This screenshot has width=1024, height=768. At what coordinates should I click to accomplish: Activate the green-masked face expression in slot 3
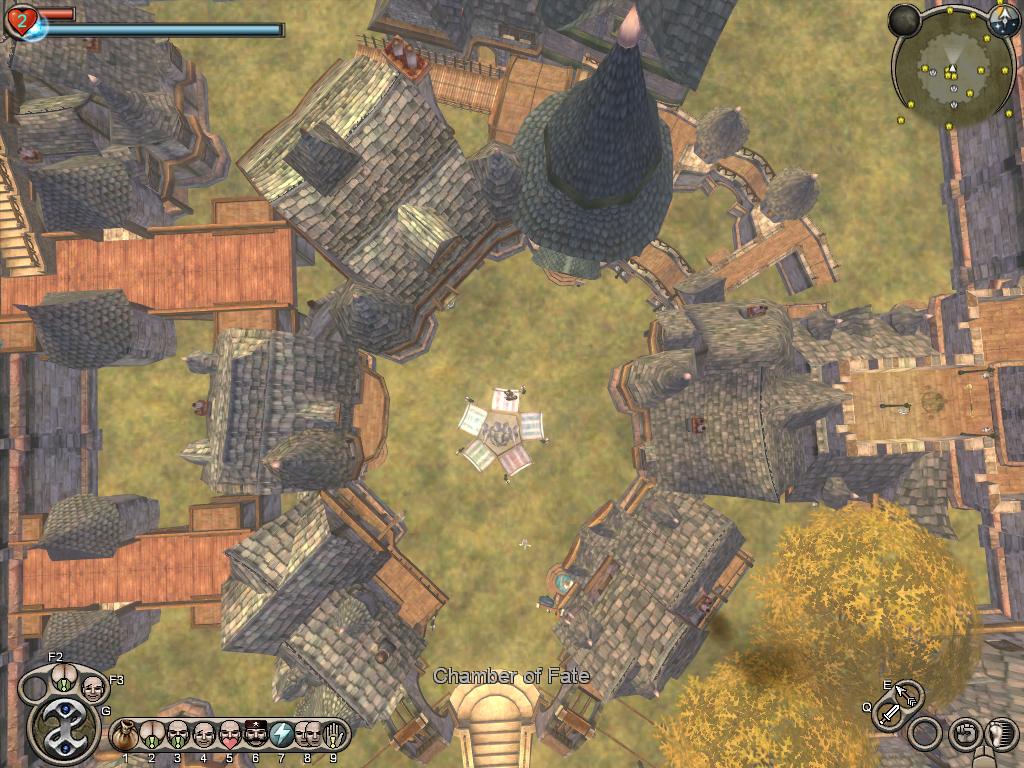tap(178, 735)
